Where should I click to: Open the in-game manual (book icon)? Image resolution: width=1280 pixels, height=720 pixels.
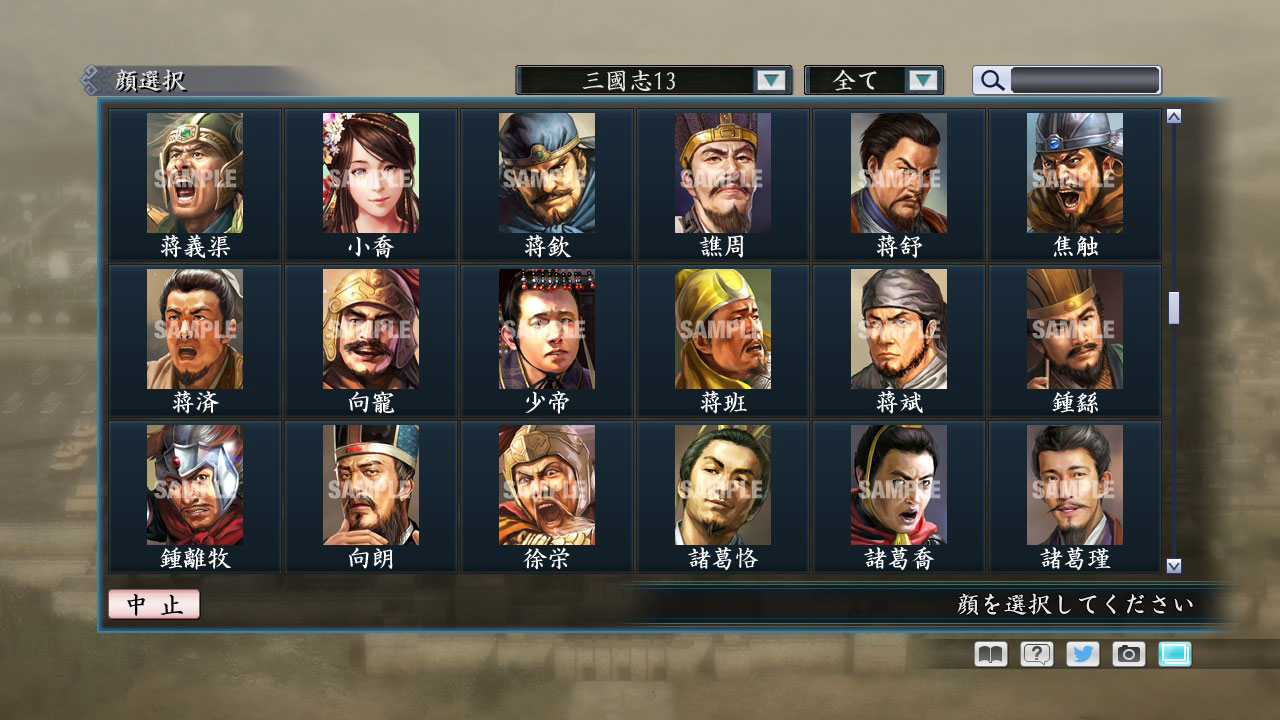(x=988, y=654)
